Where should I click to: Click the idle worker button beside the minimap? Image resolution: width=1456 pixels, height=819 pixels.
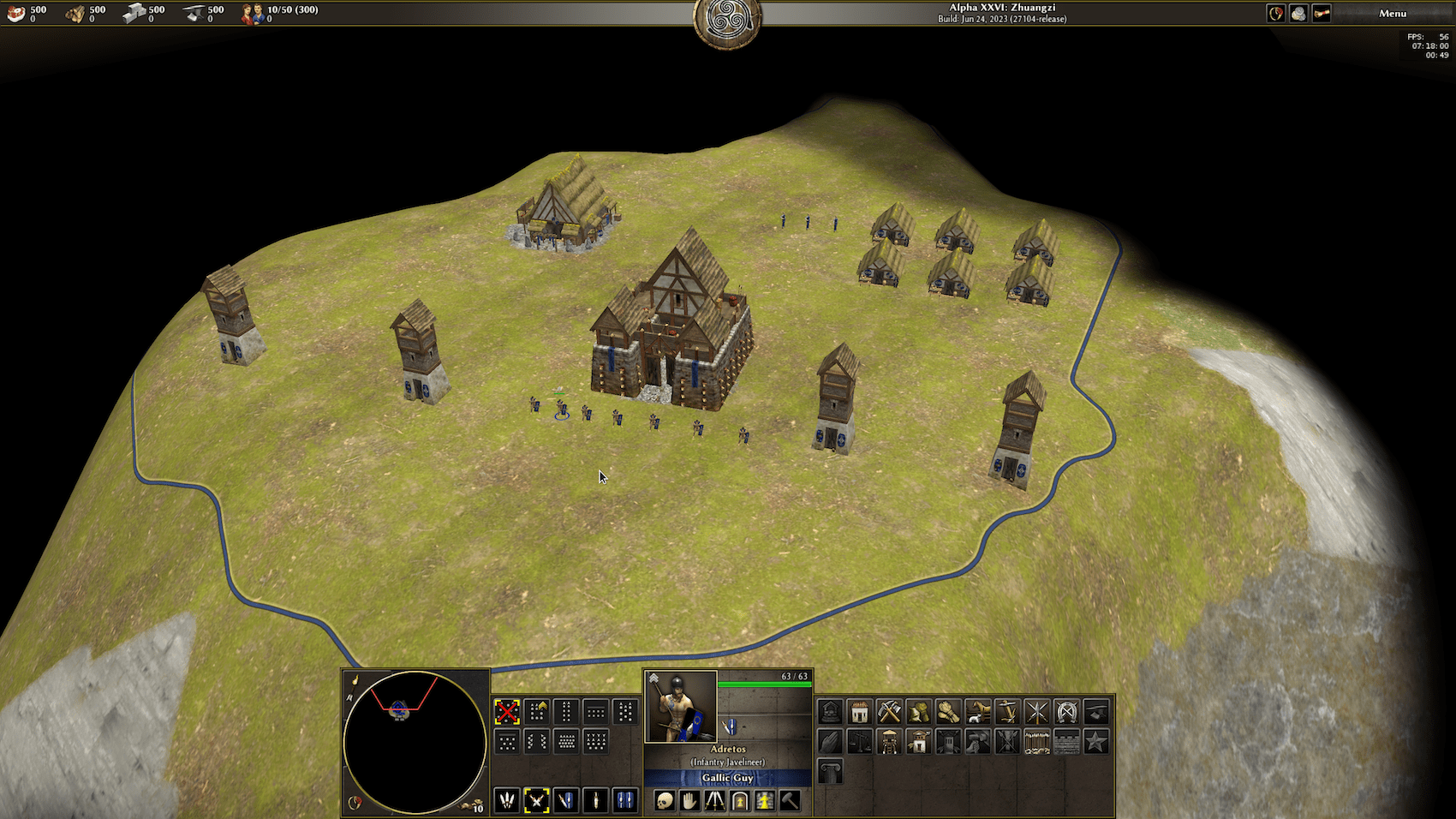(469, 805)
